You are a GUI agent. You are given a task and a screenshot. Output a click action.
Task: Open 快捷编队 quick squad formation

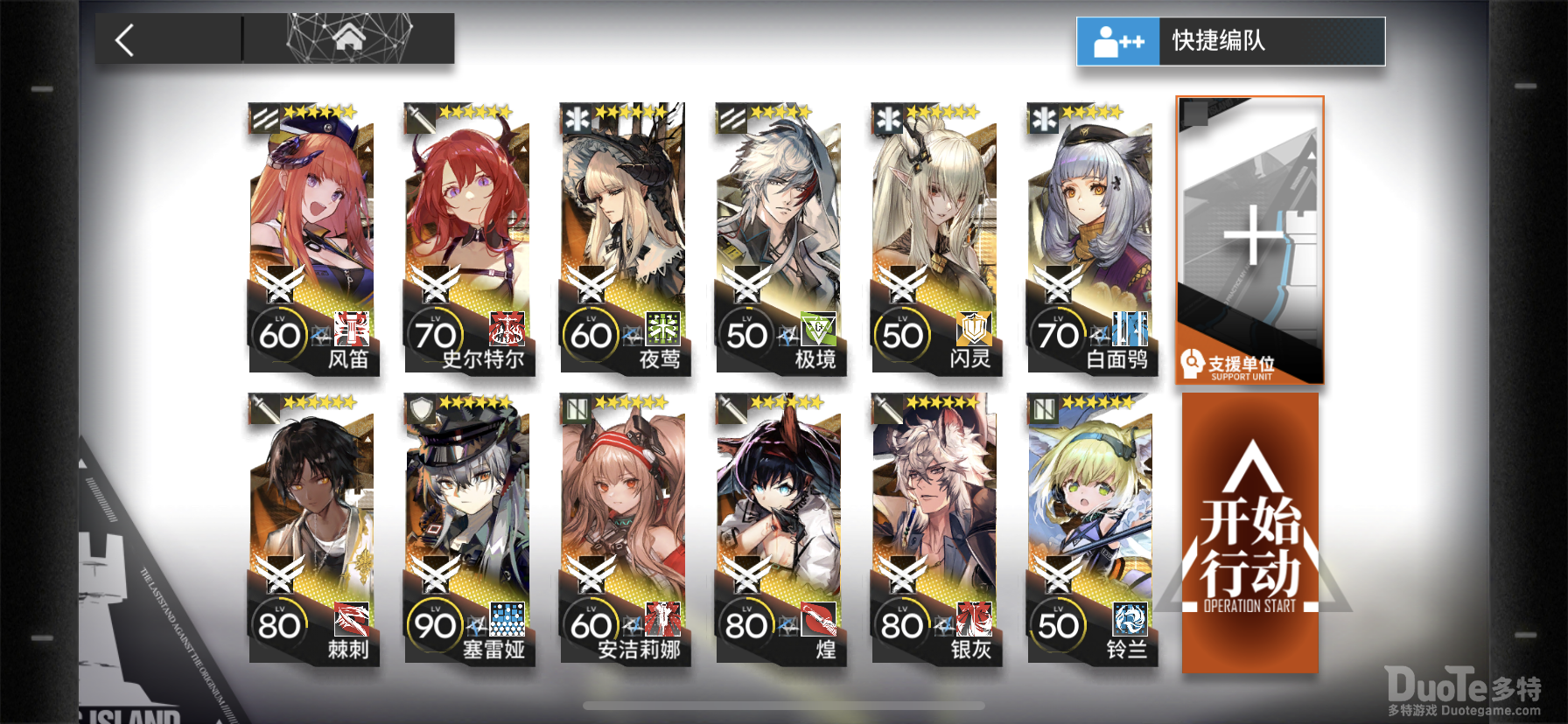(1230, 41)
